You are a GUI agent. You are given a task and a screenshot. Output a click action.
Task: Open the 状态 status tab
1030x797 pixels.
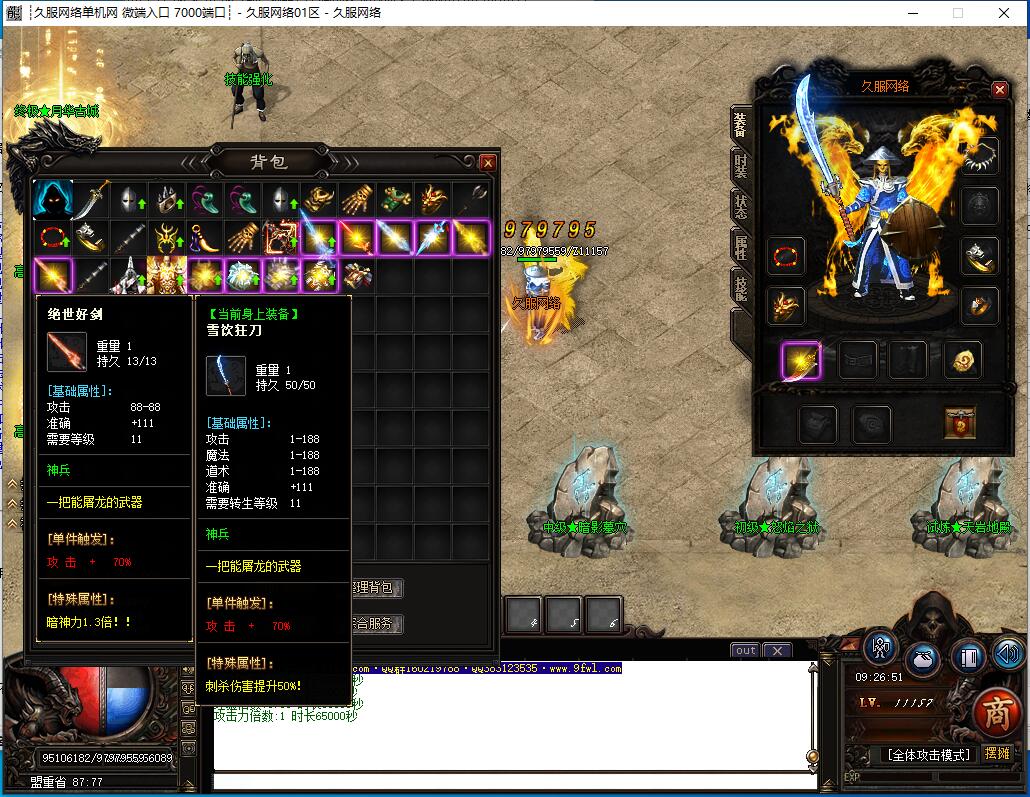pos(740,207)
